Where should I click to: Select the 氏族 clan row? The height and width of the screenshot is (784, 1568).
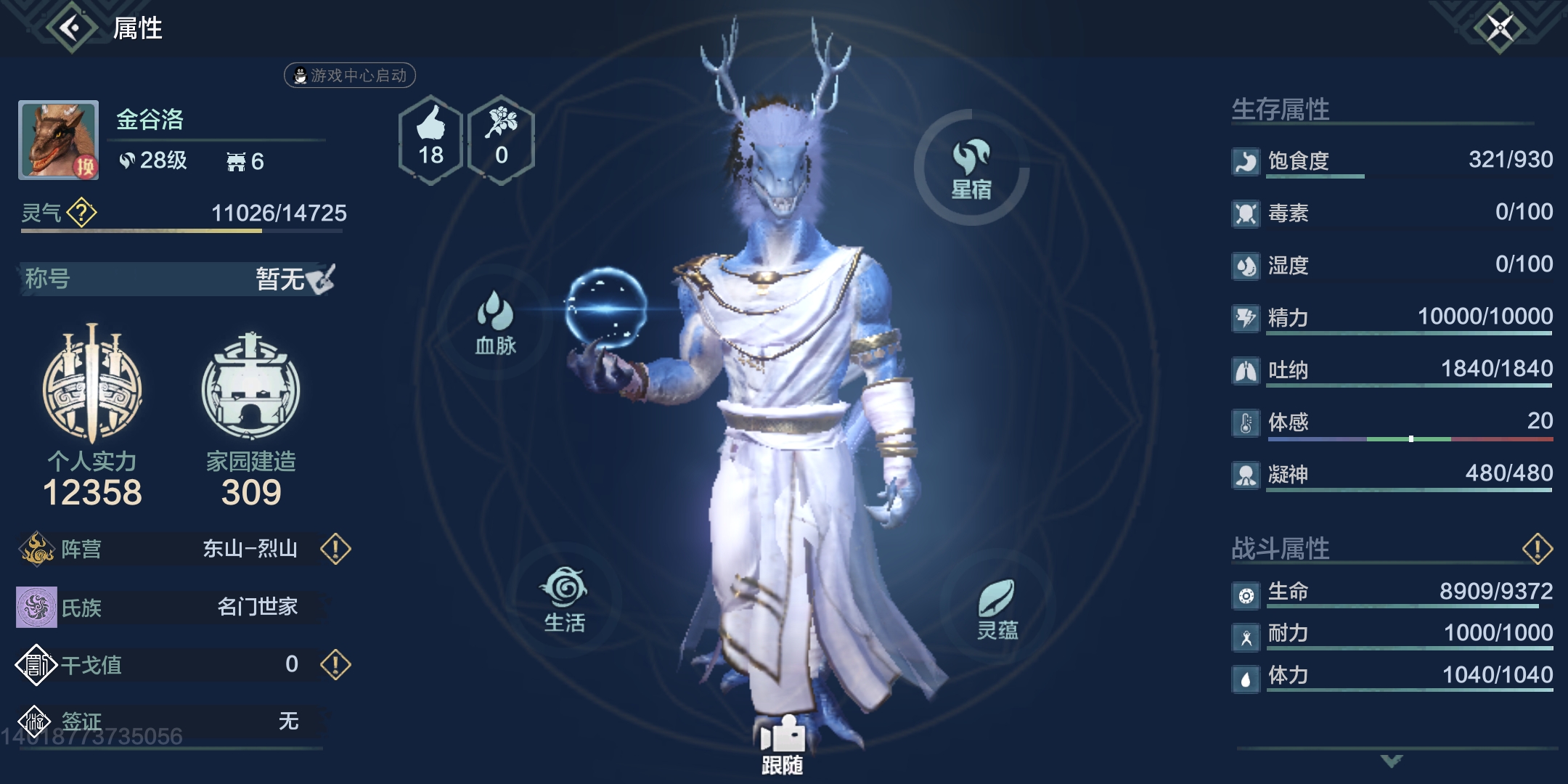click(x=171, y=607)
